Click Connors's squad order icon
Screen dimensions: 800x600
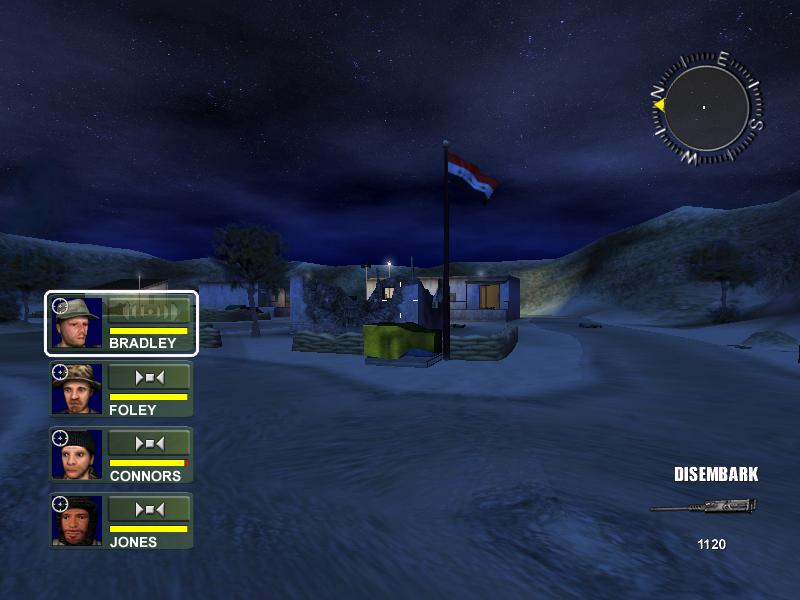click(148, 443)
